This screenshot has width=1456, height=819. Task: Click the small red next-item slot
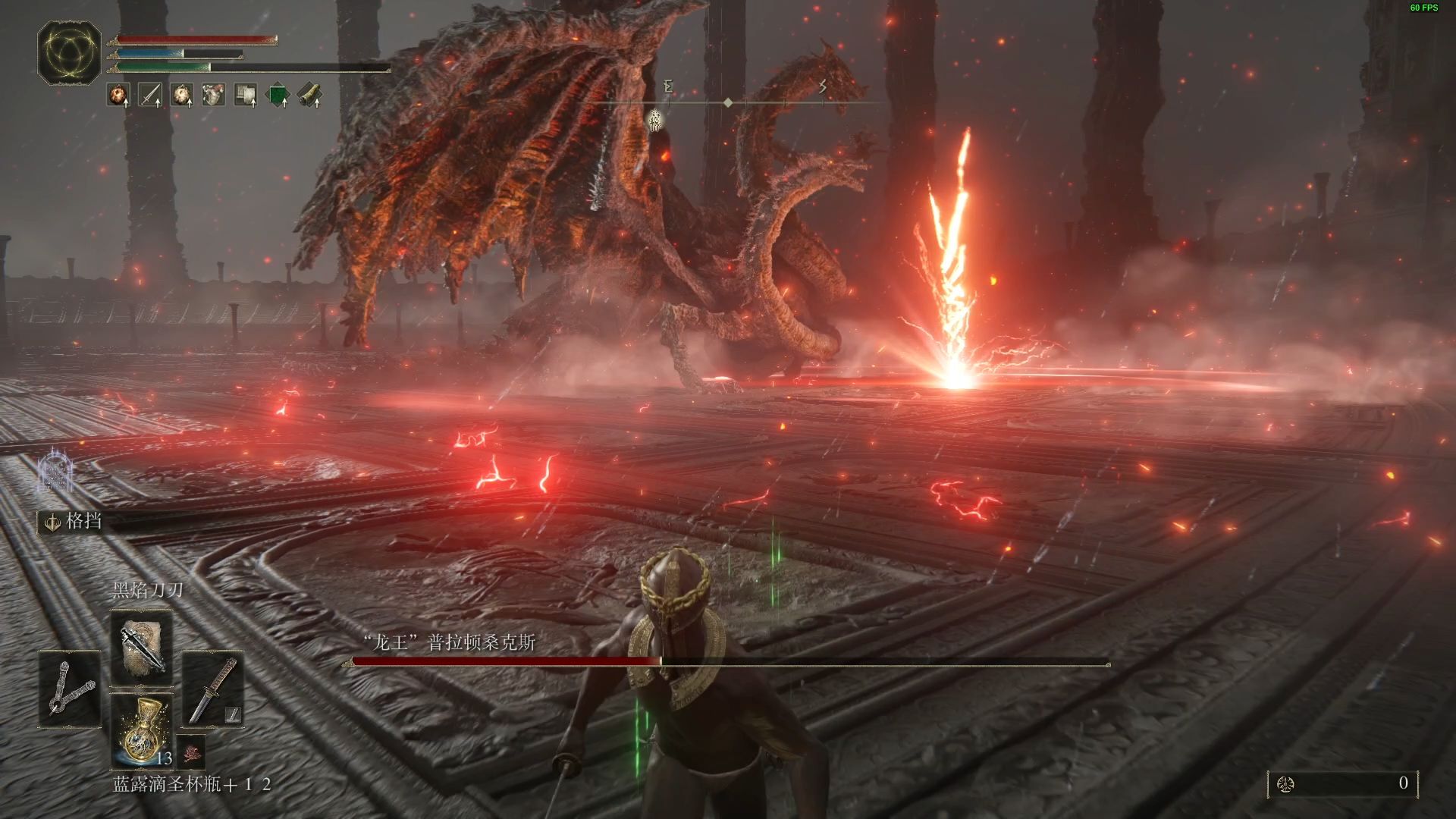[191, 750]
